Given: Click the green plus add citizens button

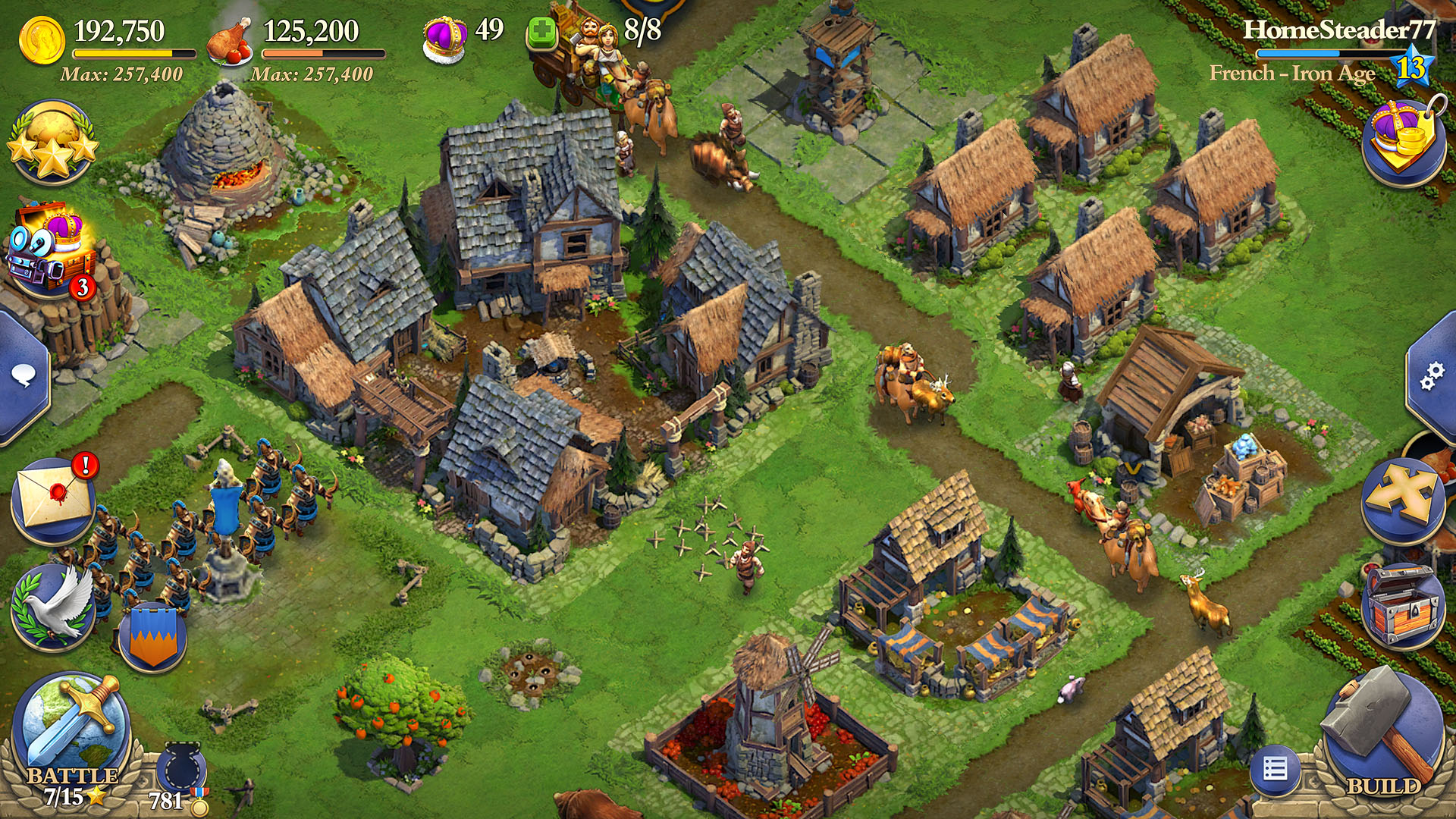Looking at the screenshot, I should coord(541,33).
